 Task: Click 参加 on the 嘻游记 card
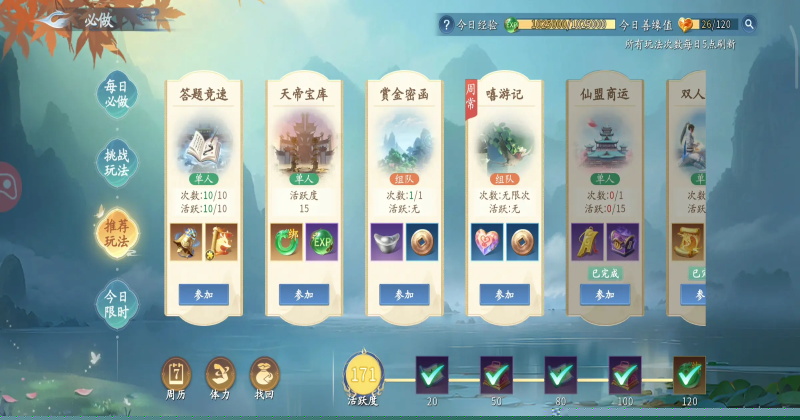[x=504, y=295]
